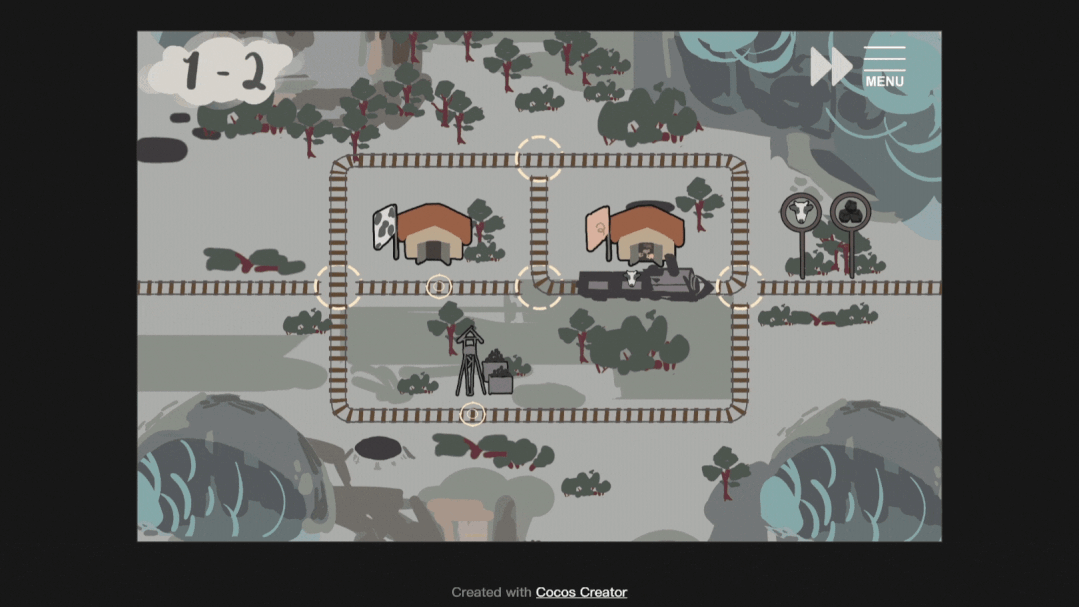Toggle the track switch just behind the locomotive
Viewport: 1079px width, 607px height.
point(539,287)
